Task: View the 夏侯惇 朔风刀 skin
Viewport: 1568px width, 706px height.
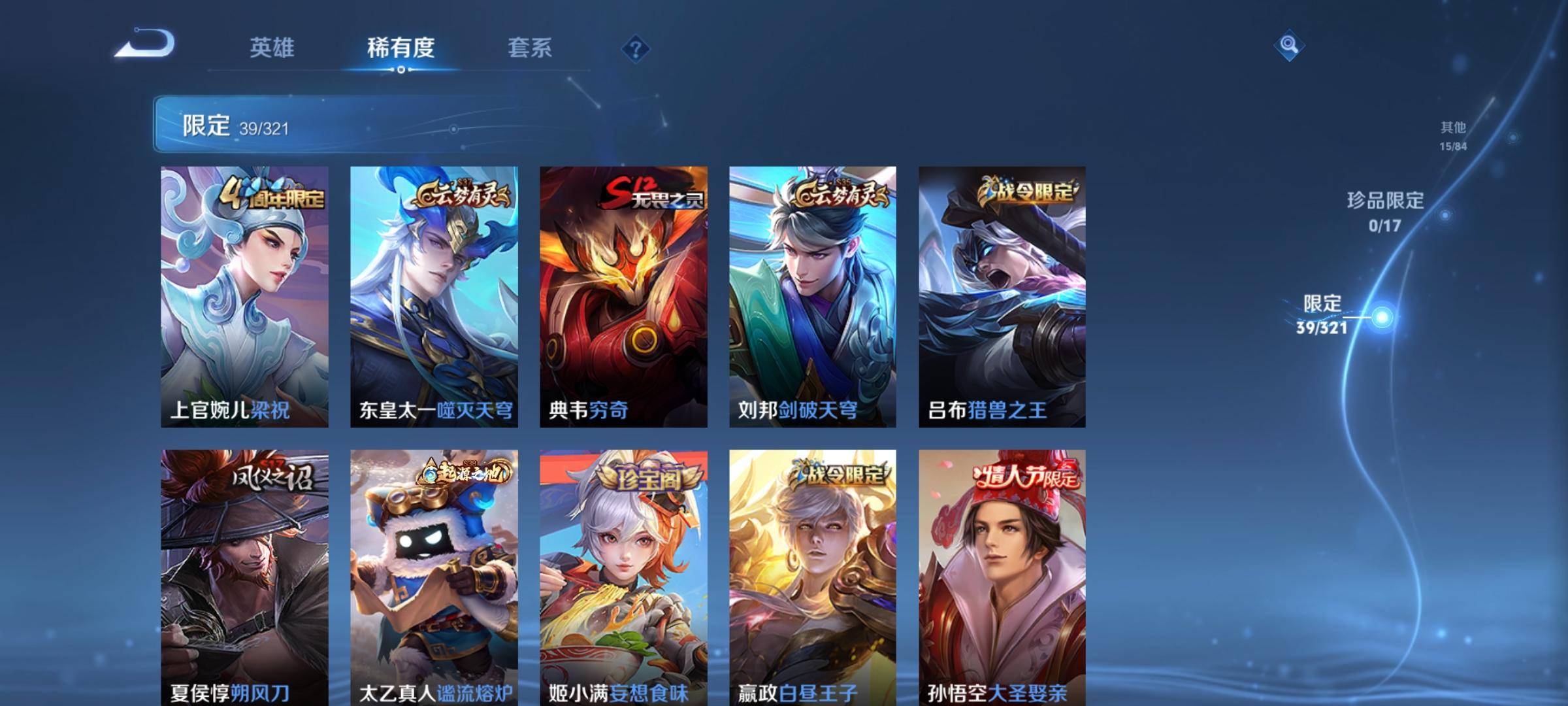Action: [x=244, y=577]
